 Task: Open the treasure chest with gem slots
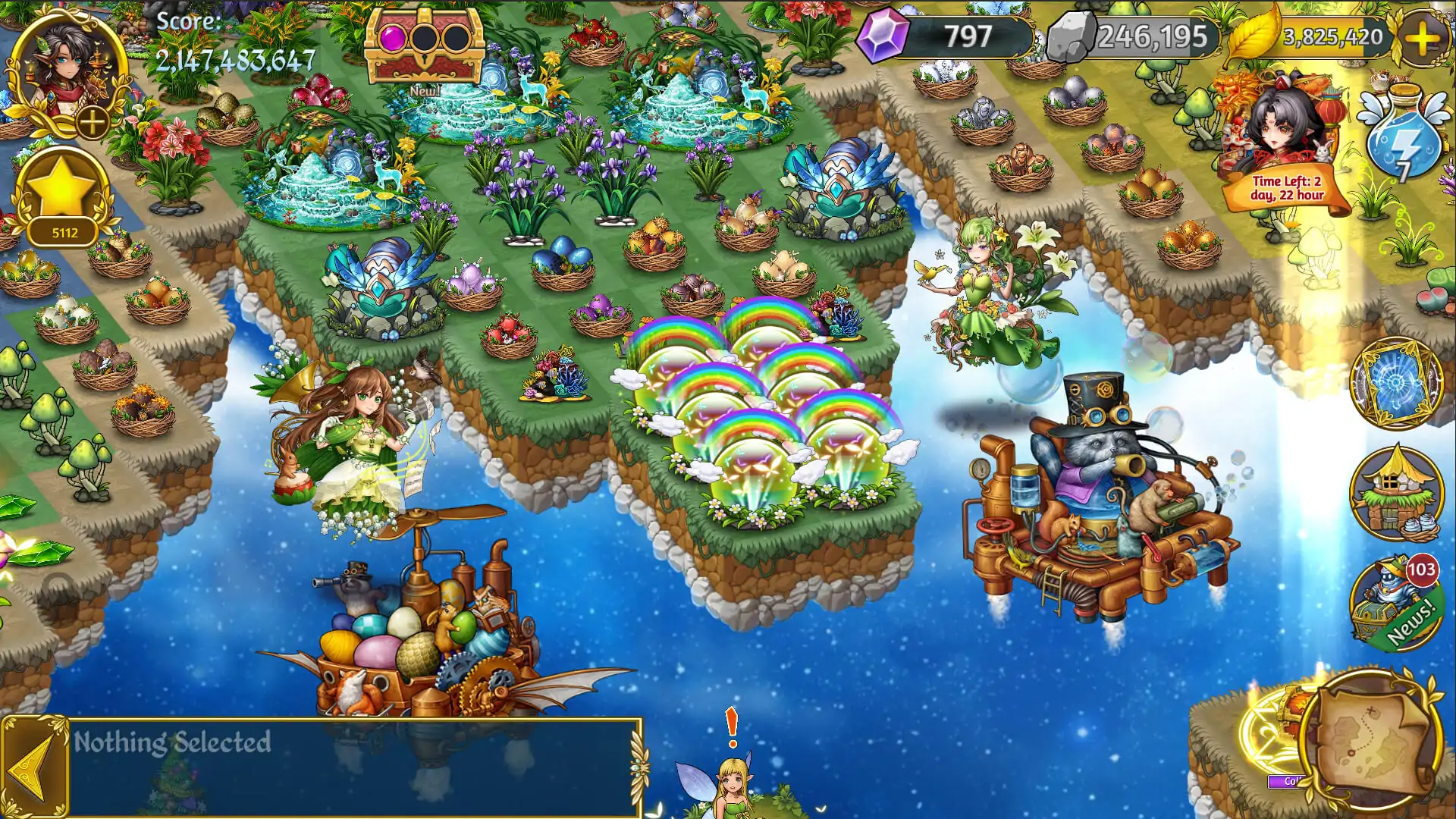coord(424,45)
